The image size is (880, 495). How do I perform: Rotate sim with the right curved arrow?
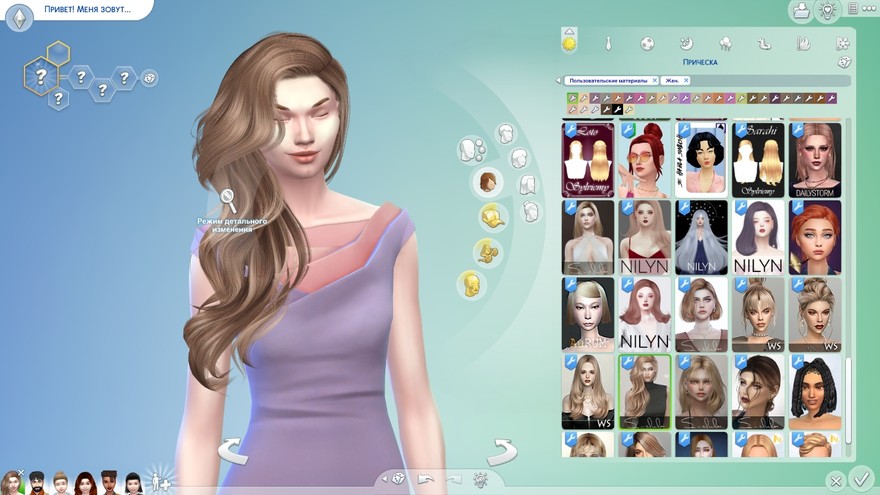coord(501,452)
